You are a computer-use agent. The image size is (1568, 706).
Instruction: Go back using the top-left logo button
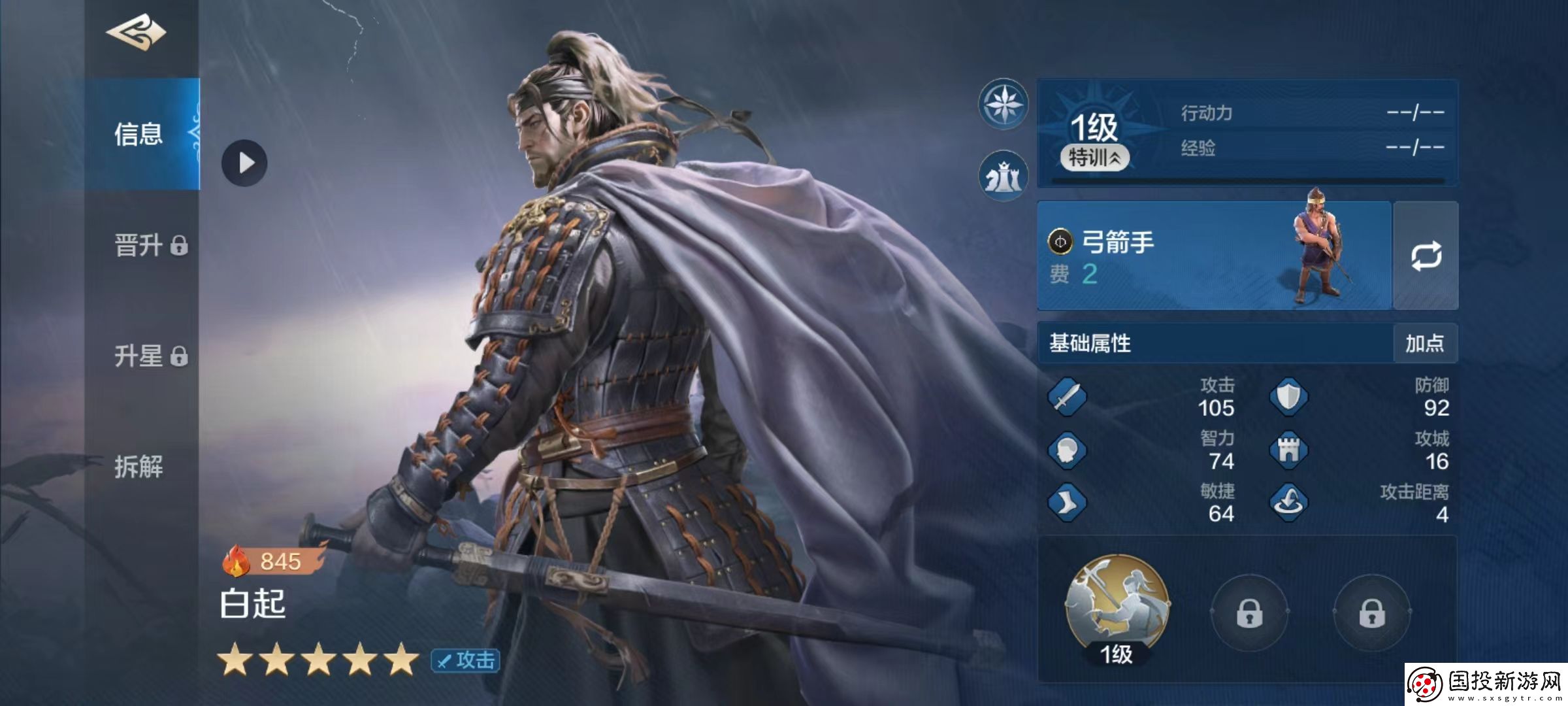[x=137, y=33]
